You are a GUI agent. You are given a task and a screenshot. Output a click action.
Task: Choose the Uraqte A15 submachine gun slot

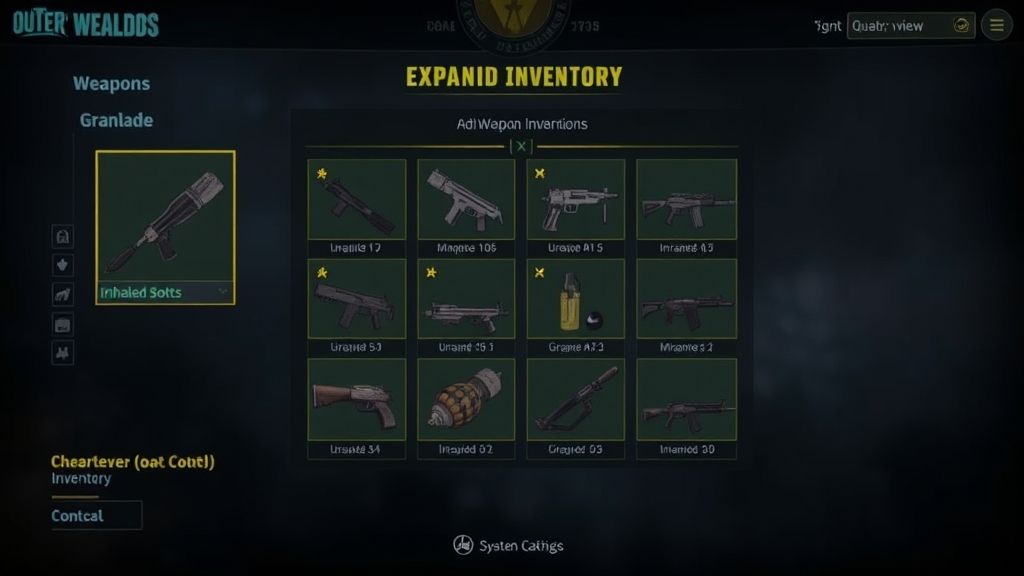pyautogui.click(x=576, y=199)
